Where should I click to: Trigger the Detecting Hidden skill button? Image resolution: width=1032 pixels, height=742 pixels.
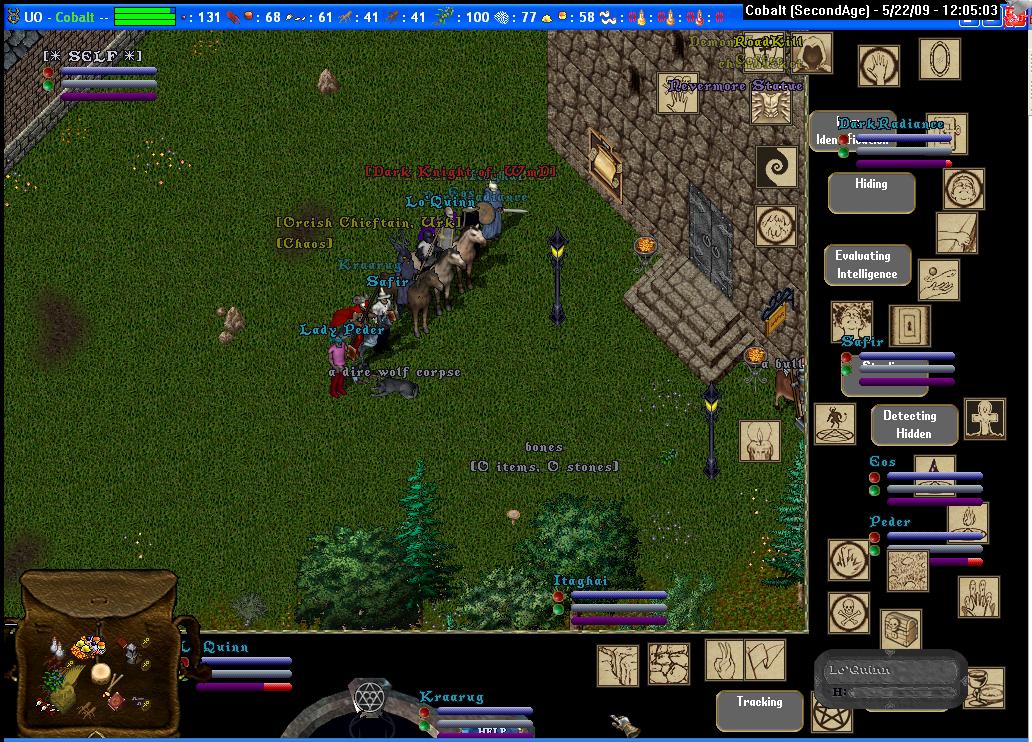tap(913, 425)
